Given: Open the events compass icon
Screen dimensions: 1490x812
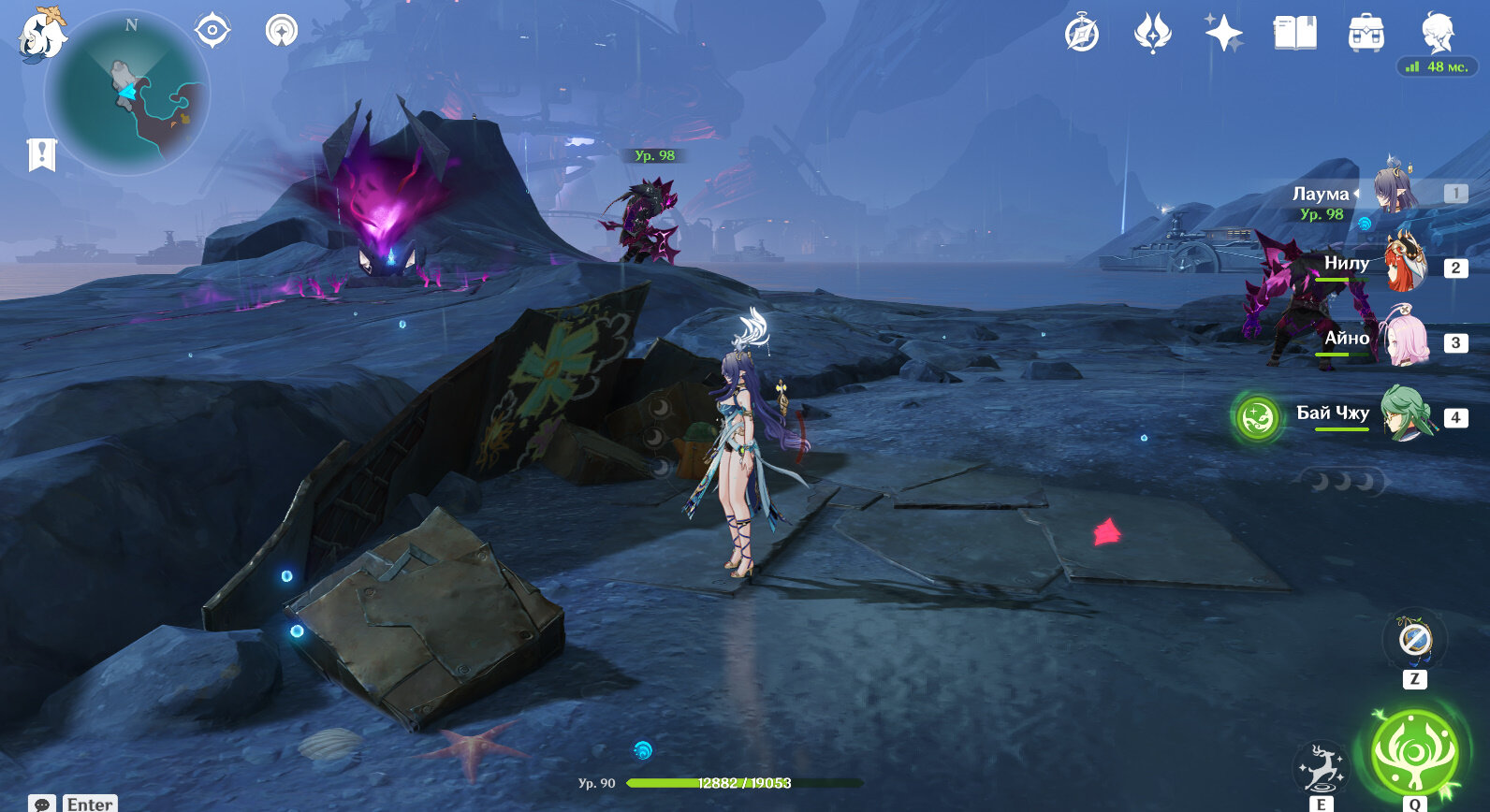Looking at the screenshot, I should point(1082,35).
